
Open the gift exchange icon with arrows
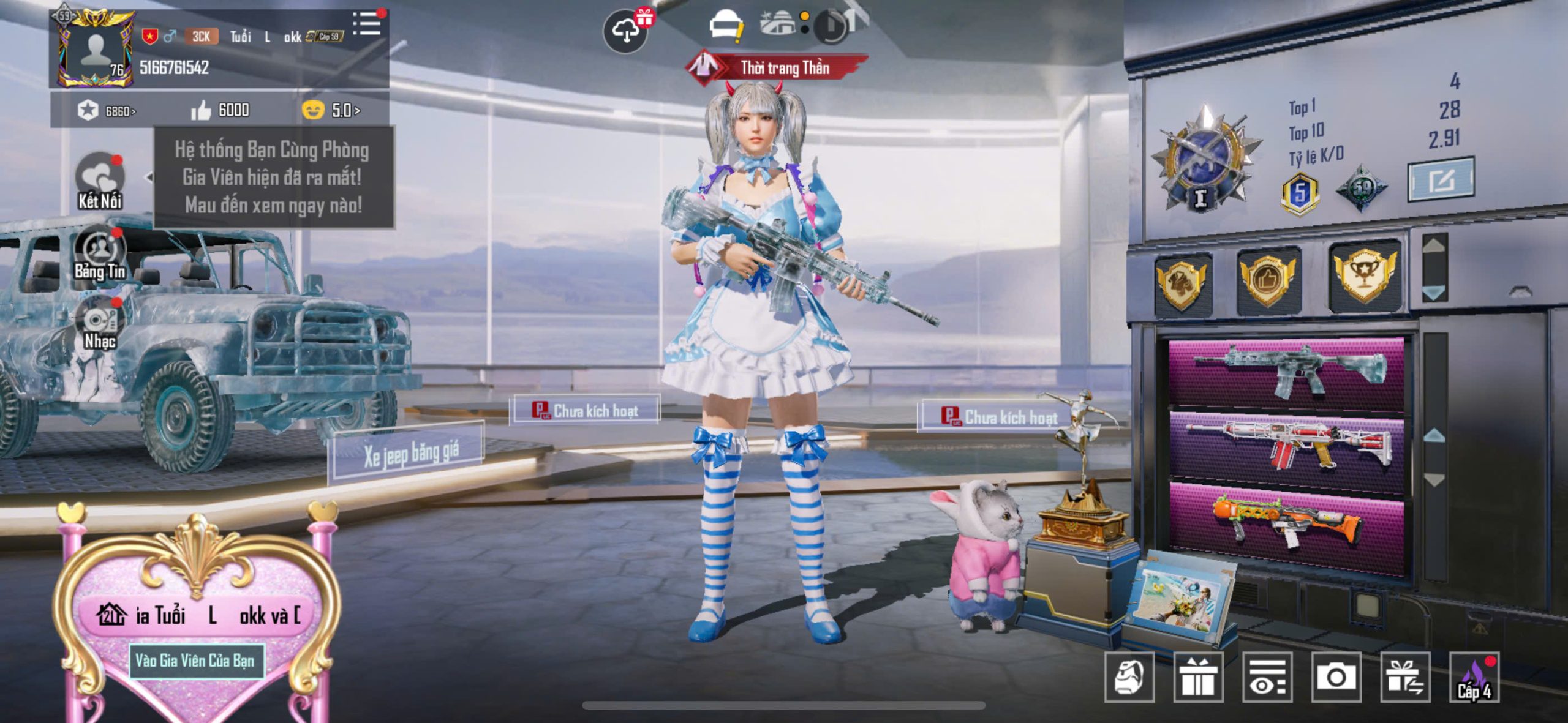pyautogui.click(x=1405, y=677)
